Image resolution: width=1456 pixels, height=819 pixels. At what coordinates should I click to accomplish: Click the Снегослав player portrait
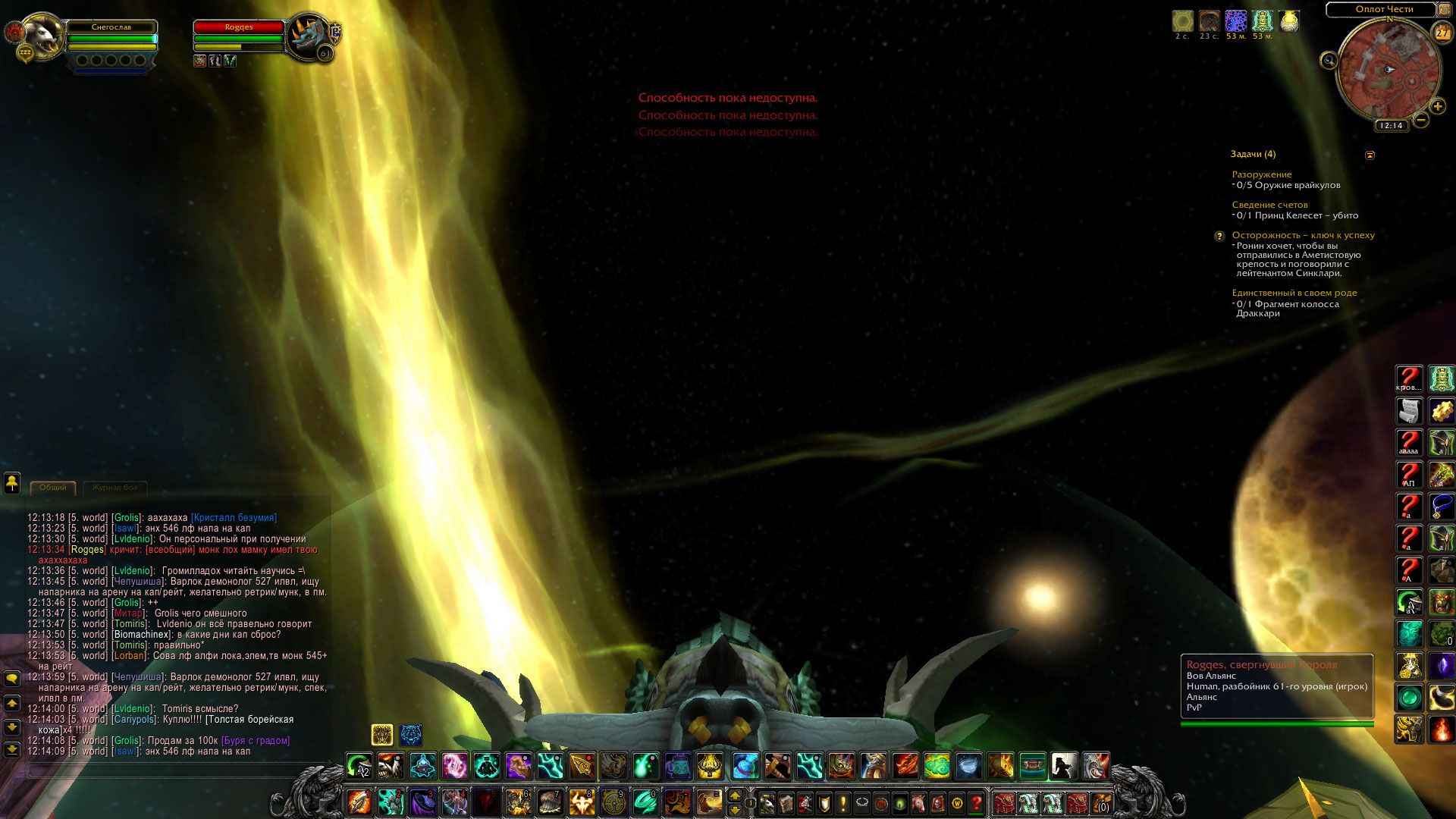(x=42, y=35)
